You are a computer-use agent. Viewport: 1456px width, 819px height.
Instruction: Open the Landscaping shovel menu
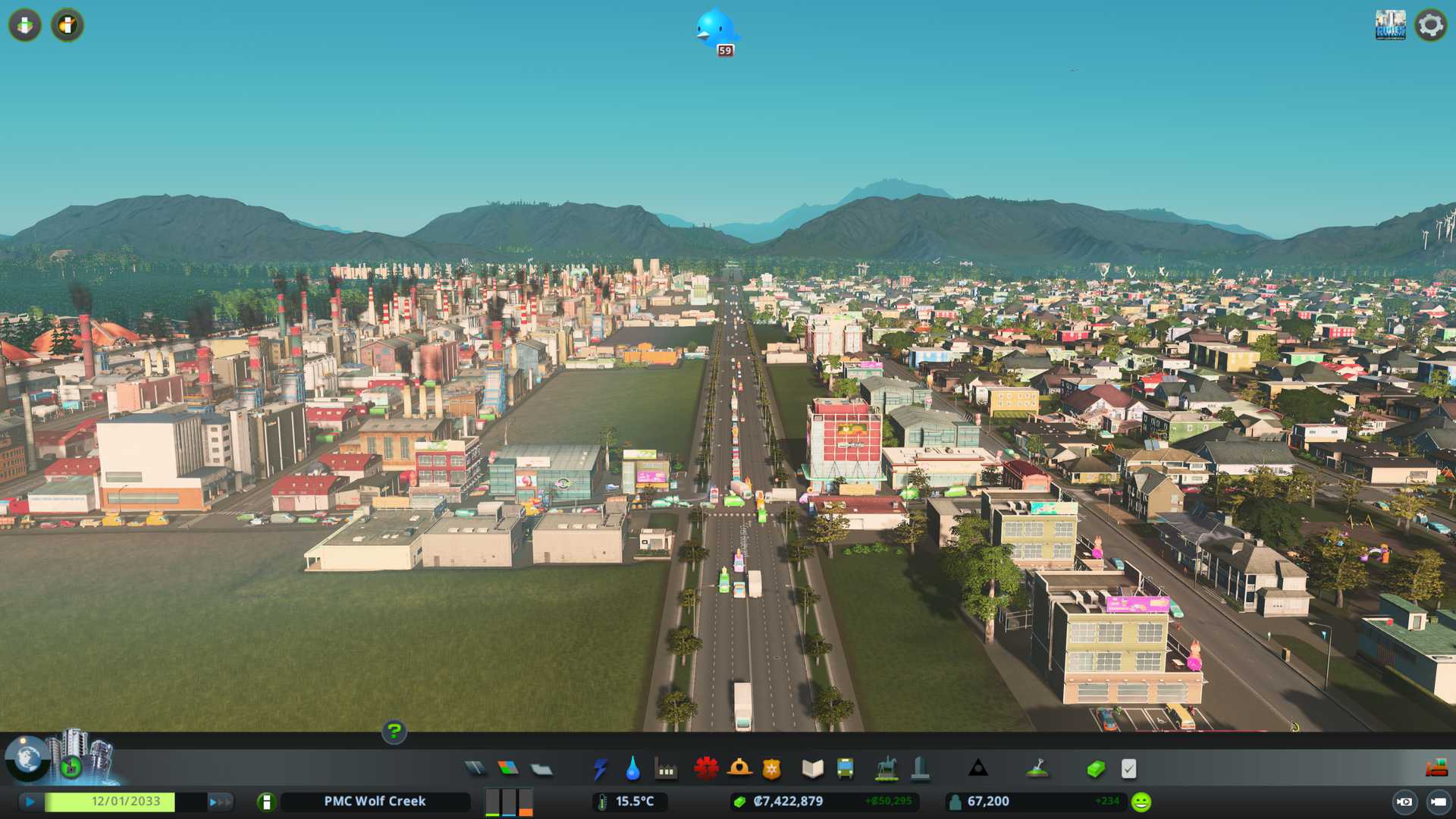[1037, 769]
